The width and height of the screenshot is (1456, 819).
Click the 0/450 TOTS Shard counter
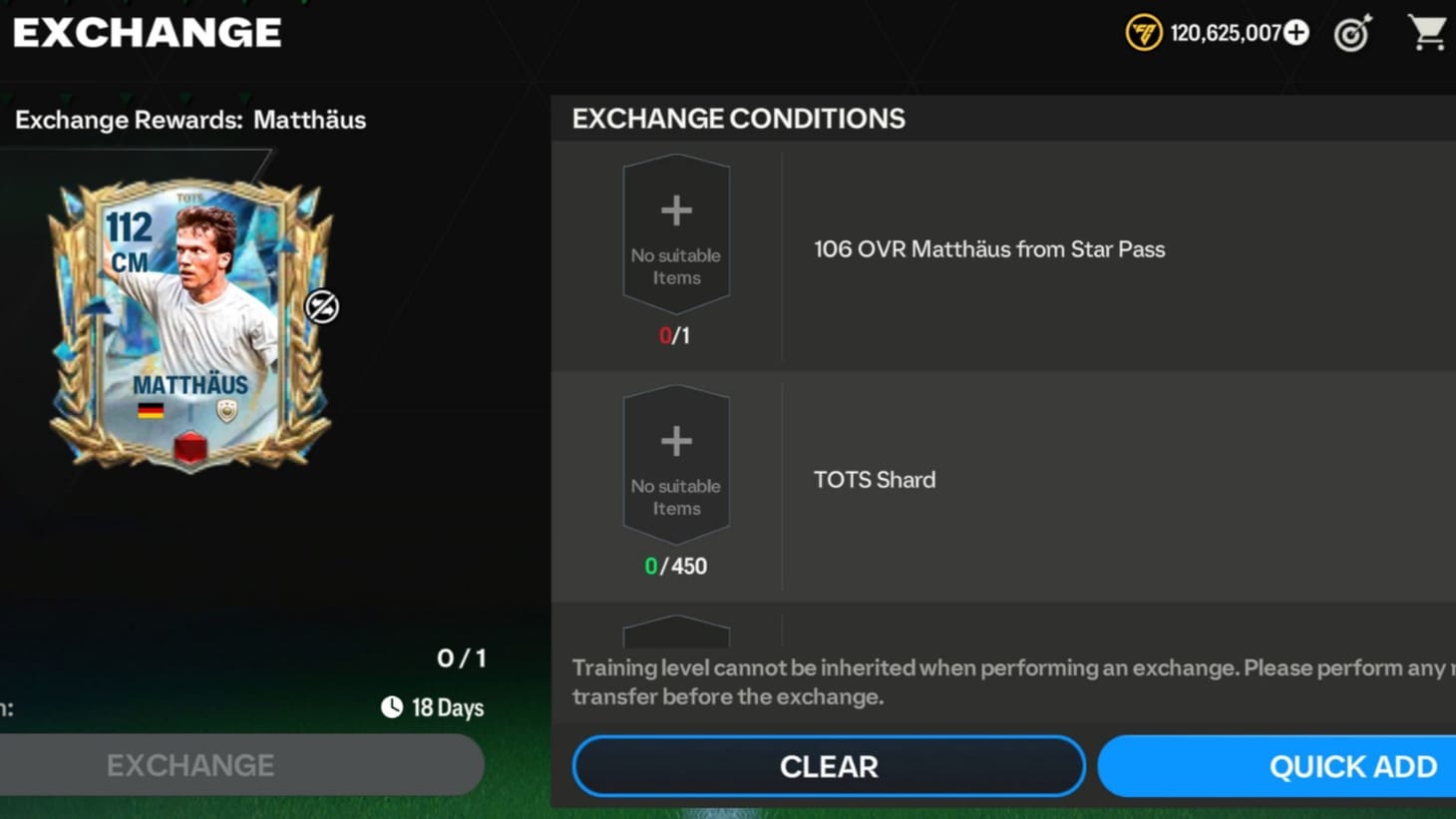click(676, 566)
